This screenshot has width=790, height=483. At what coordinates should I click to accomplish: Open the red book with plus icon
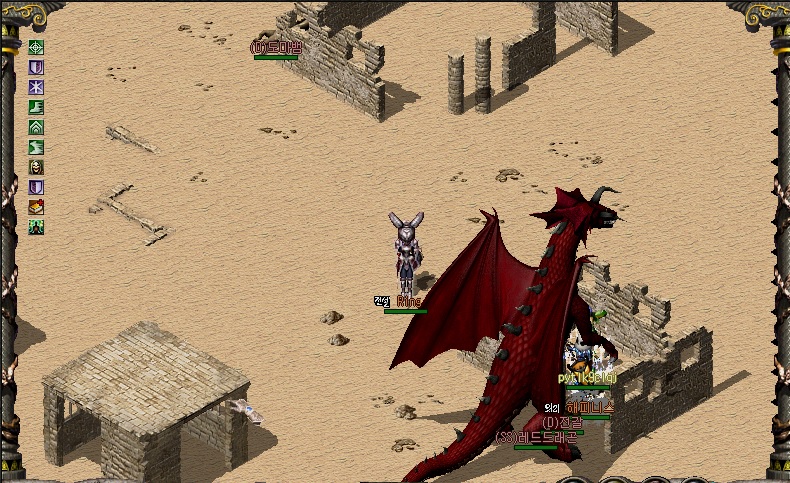point(36,207)
